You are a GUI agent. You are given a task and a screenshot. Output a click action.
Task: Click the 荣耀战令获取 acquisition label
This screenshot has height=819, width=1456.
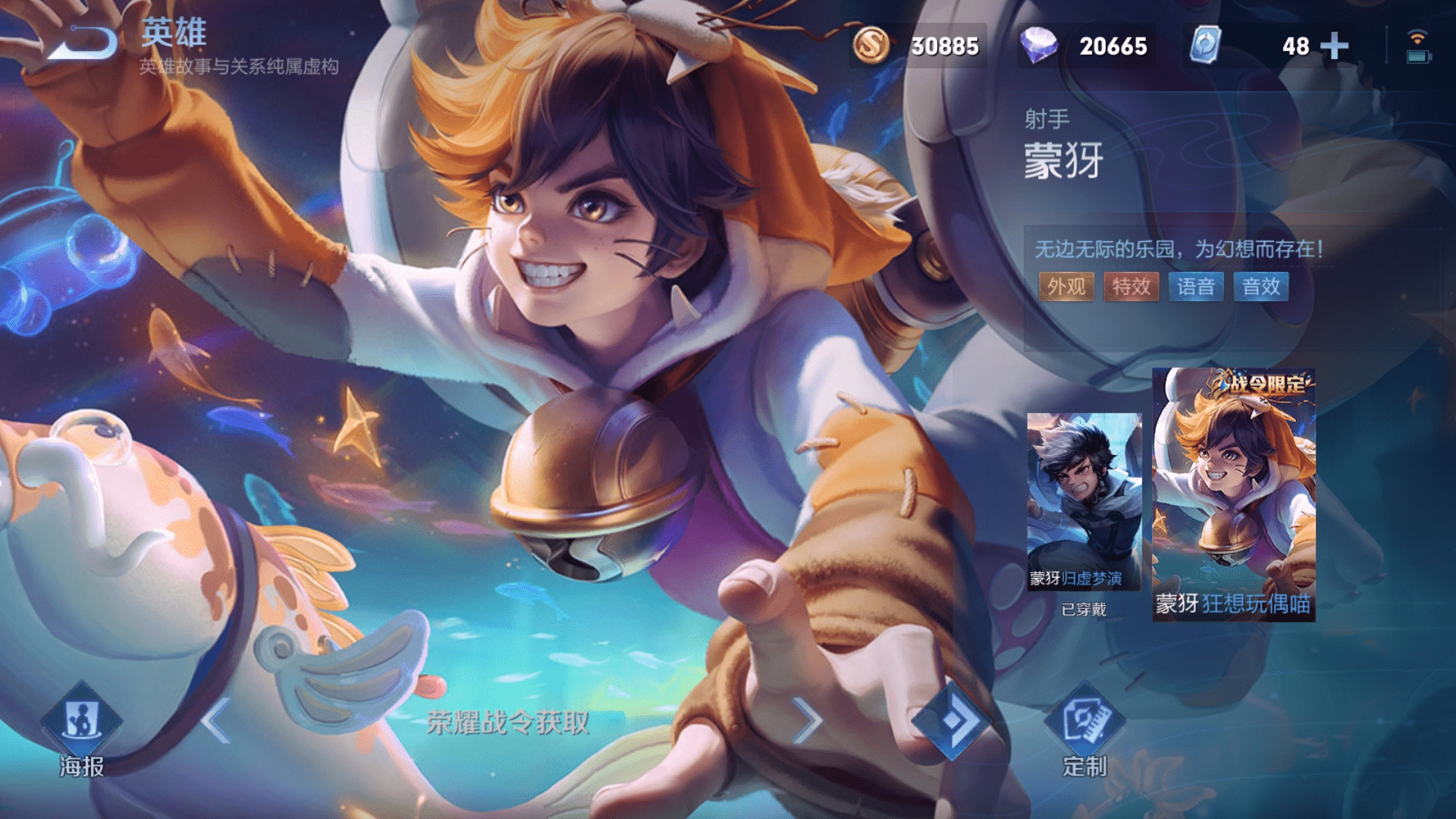point(507,723)
